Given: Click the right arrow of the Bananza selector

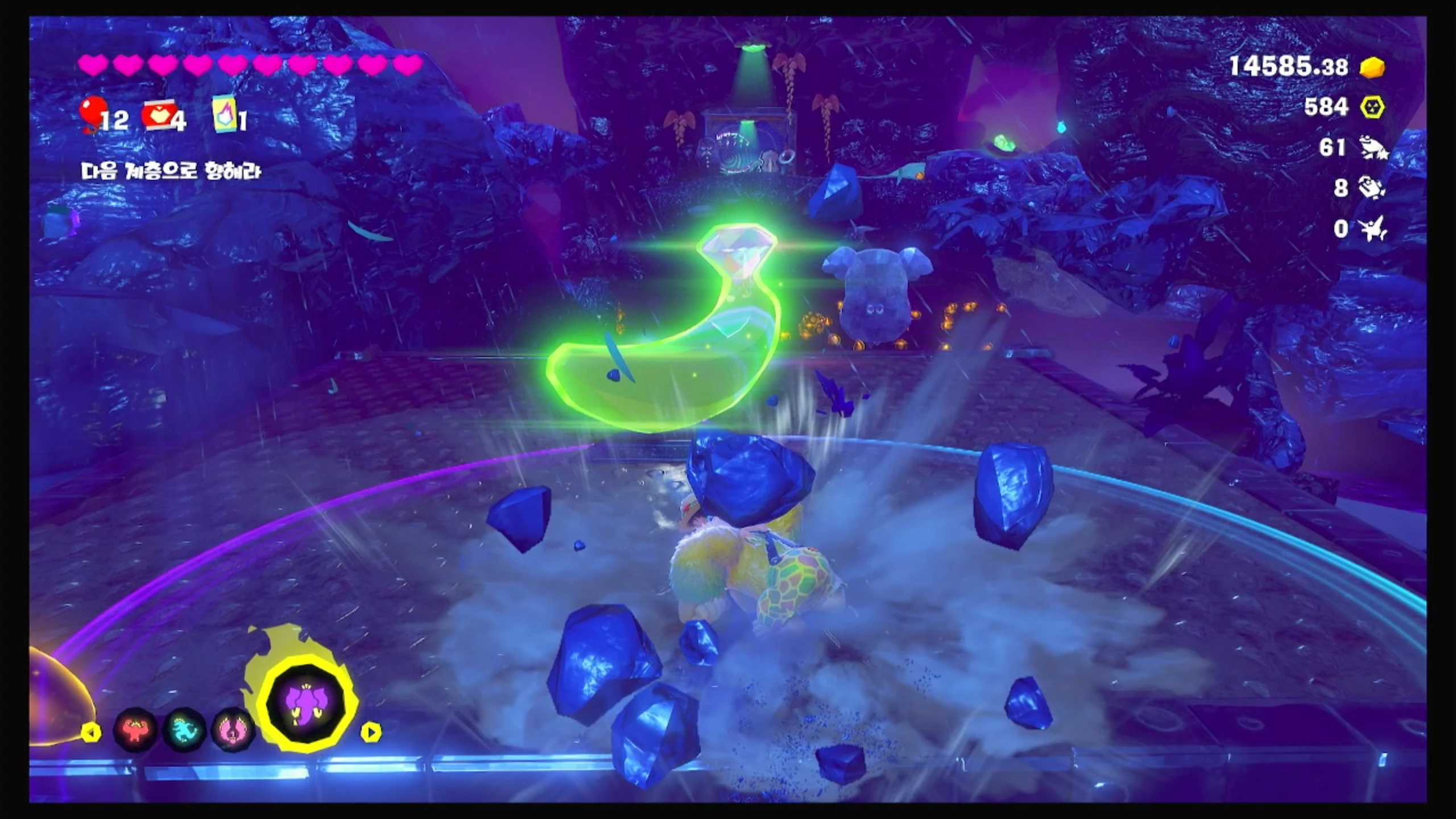Looking at the screenshot, I should tap(371, 732).
